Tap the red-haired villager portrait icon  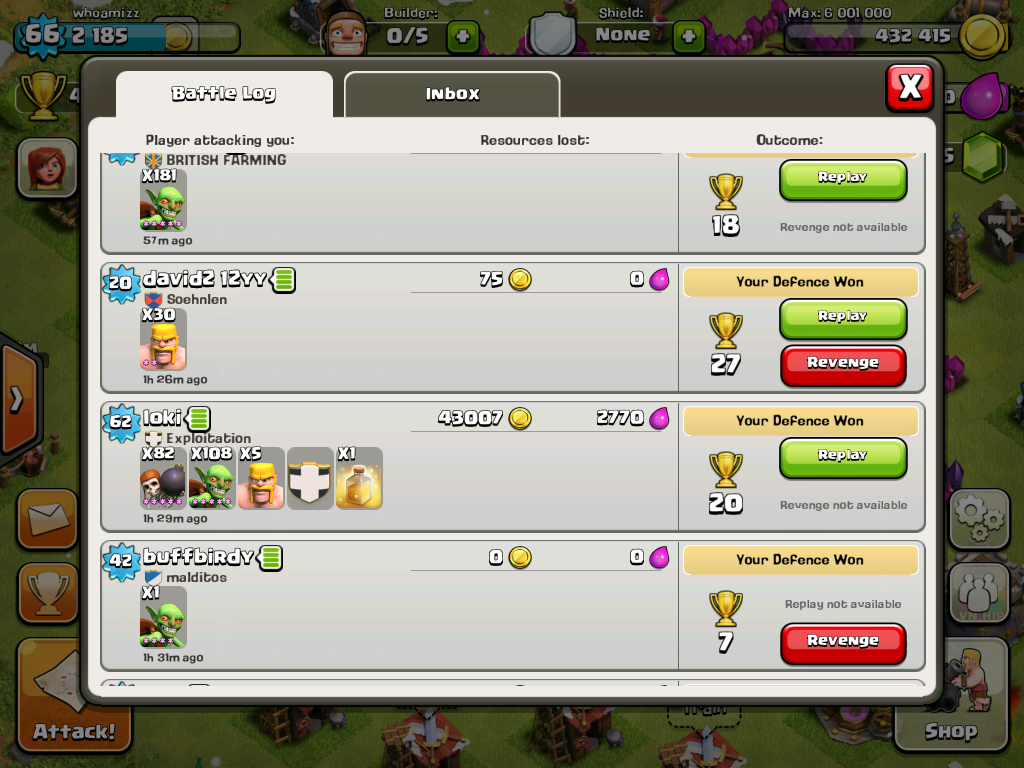click(x=46, y=167)
